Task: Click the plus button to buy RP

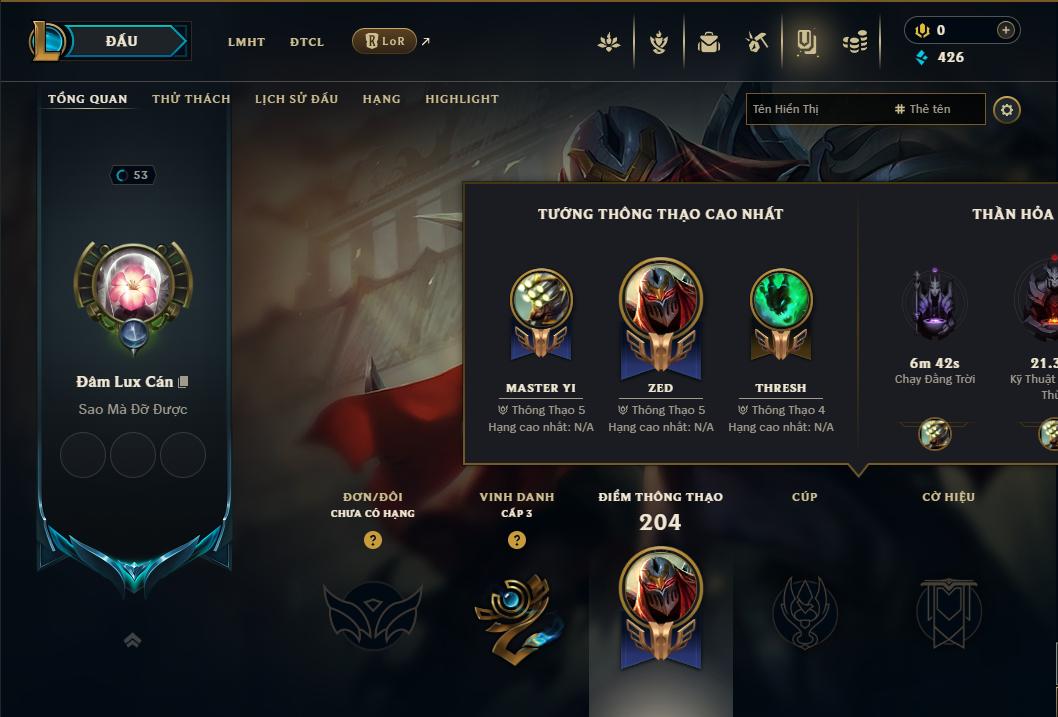Action: [1005, 30]
